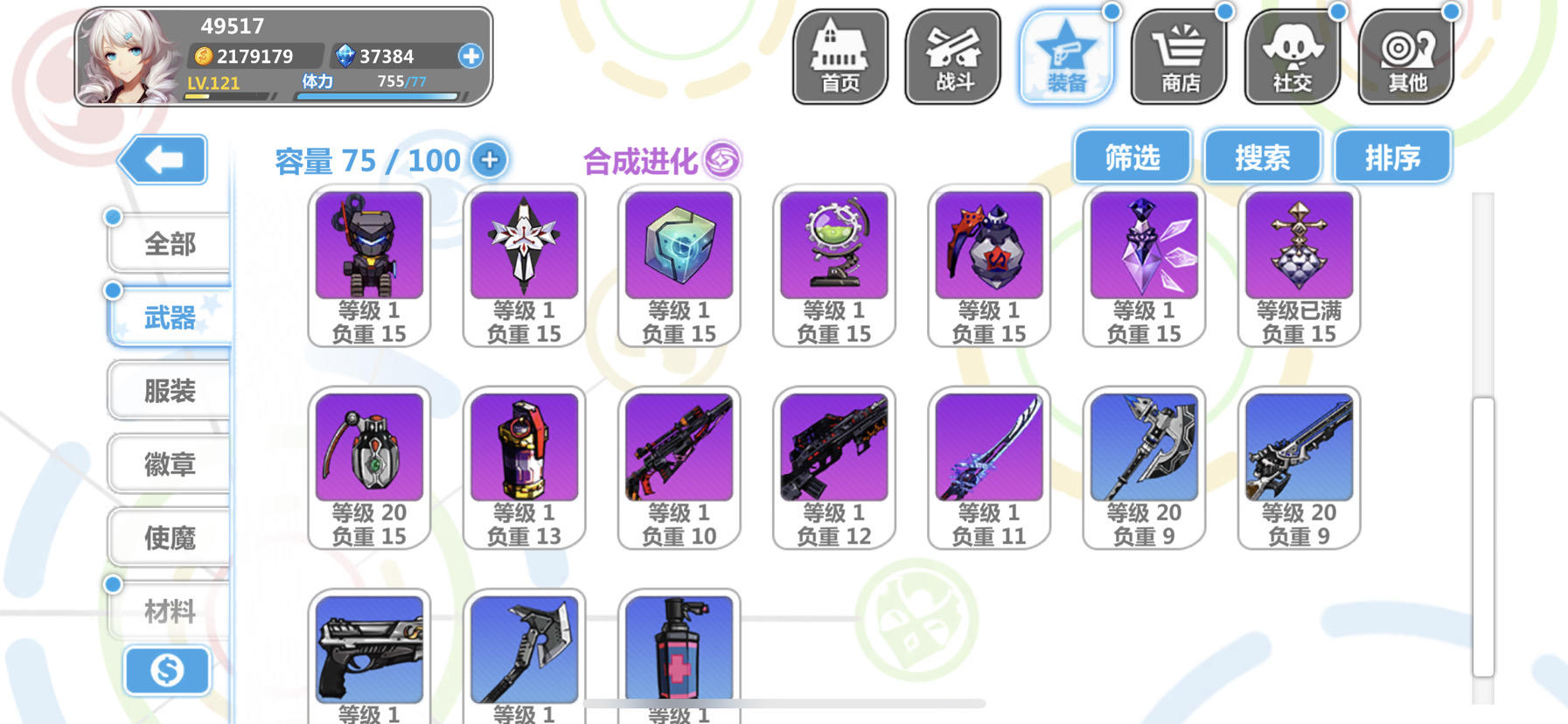Expand inventory capacity via plus button

point(489,160)
